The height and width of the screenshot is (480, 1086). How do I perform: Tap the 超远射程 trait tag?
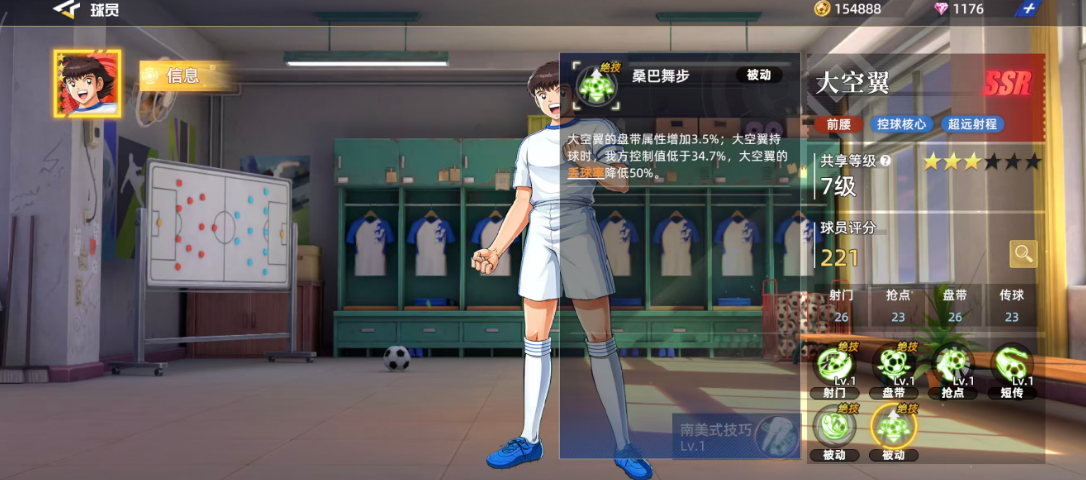point(972,125)
